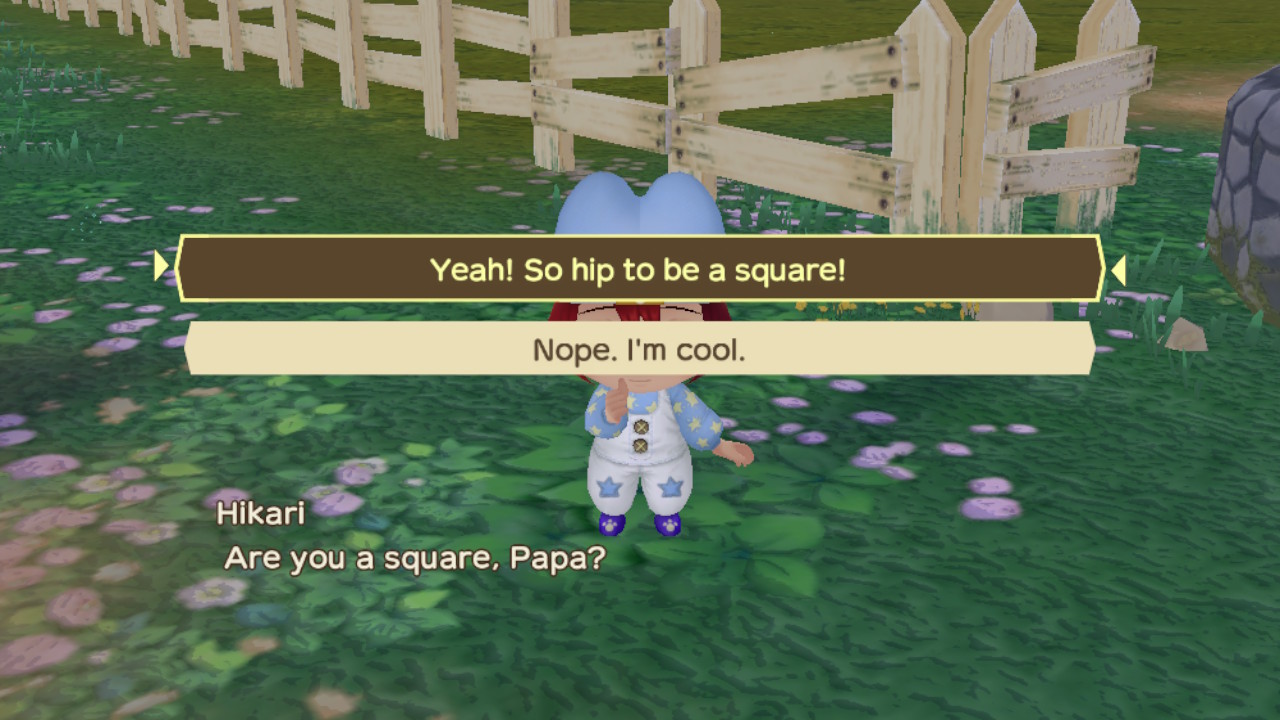
Task: Choose "Yeah! So hip to be a square!"
Action: [x=638, y=269]
